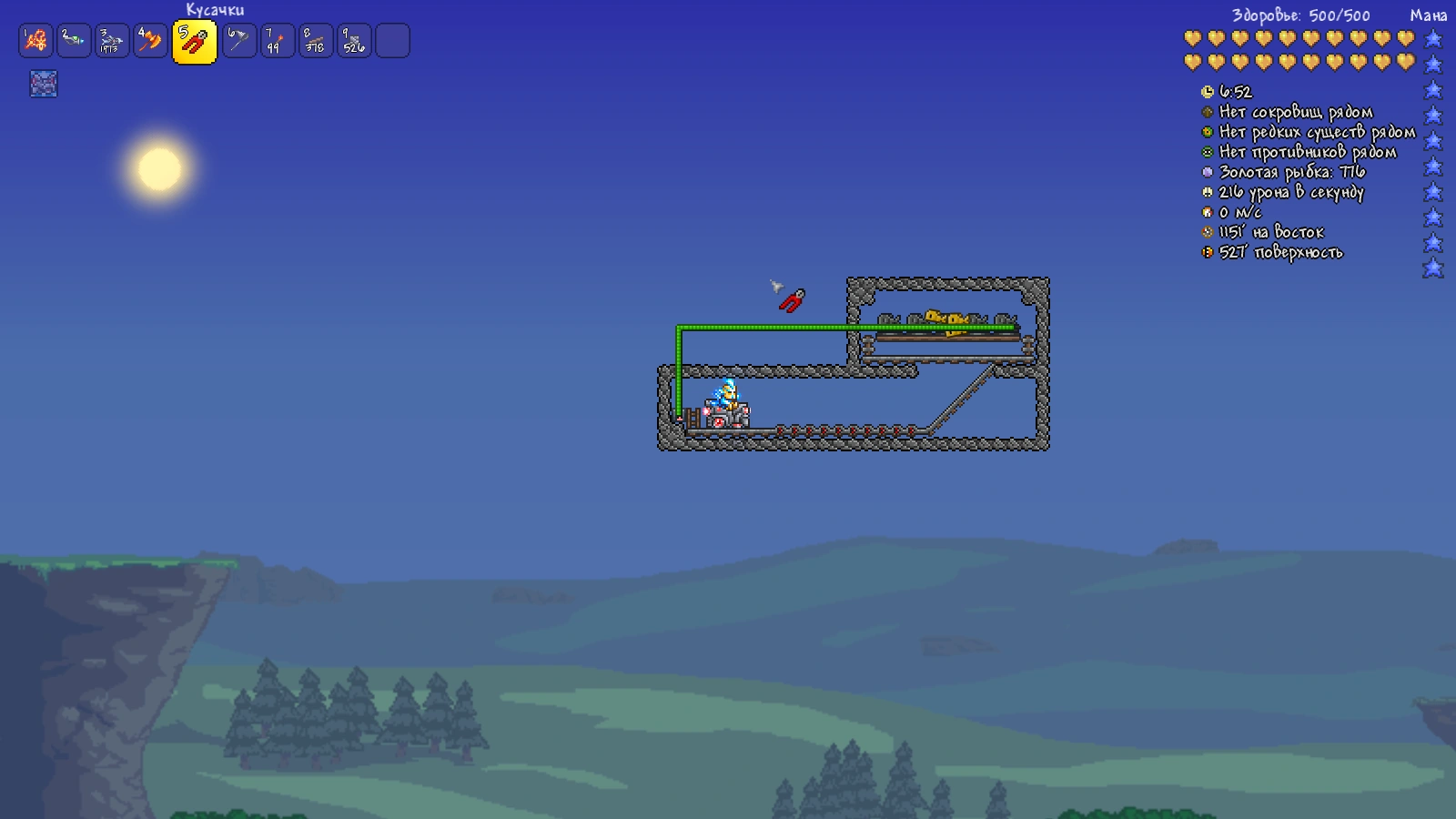Choose the brown item stacked at 378
This screenshot has height=819, width=1456.
click(316, 41)
